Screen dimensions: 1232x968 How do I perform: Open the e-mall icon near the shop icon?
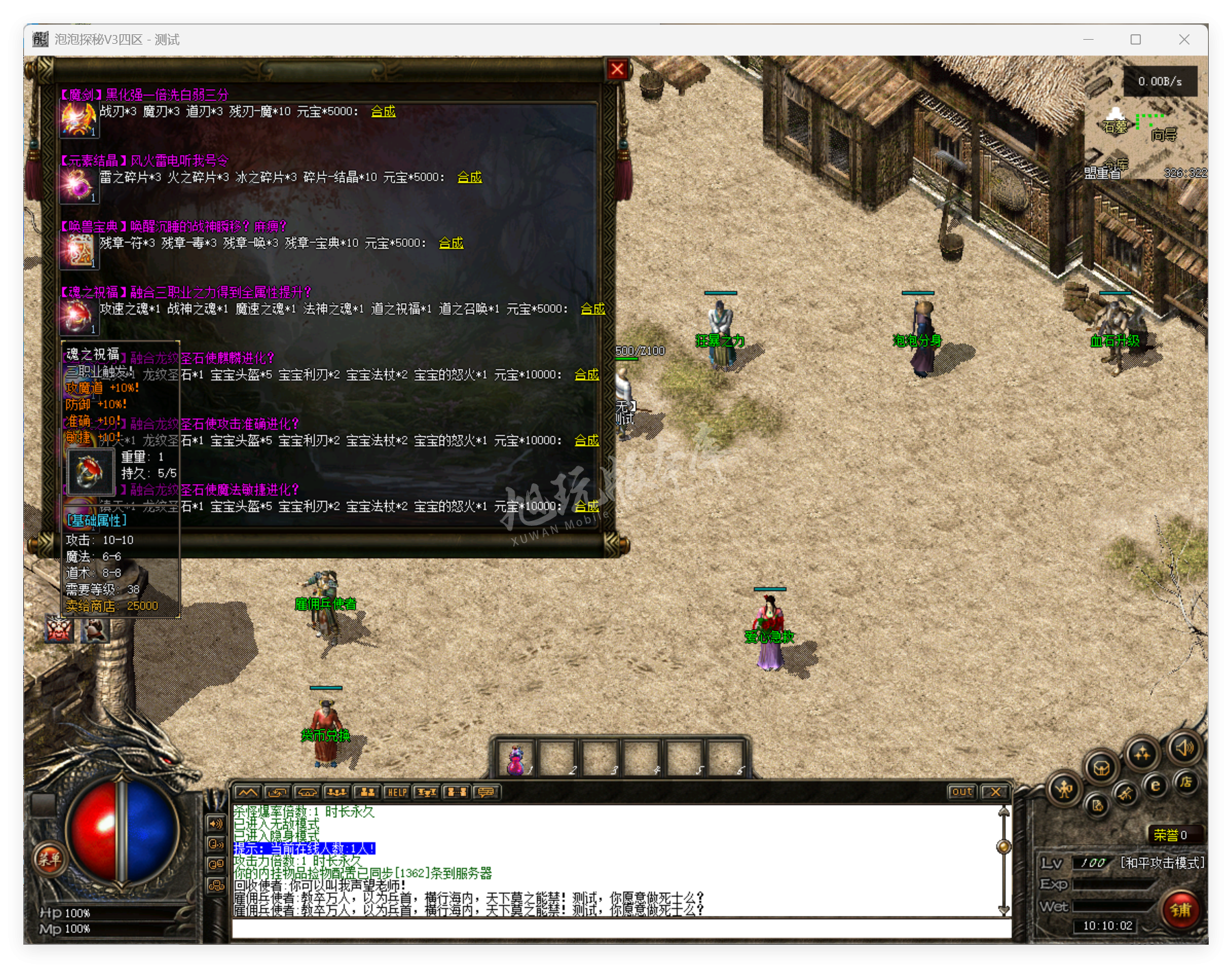[1155, 785]
